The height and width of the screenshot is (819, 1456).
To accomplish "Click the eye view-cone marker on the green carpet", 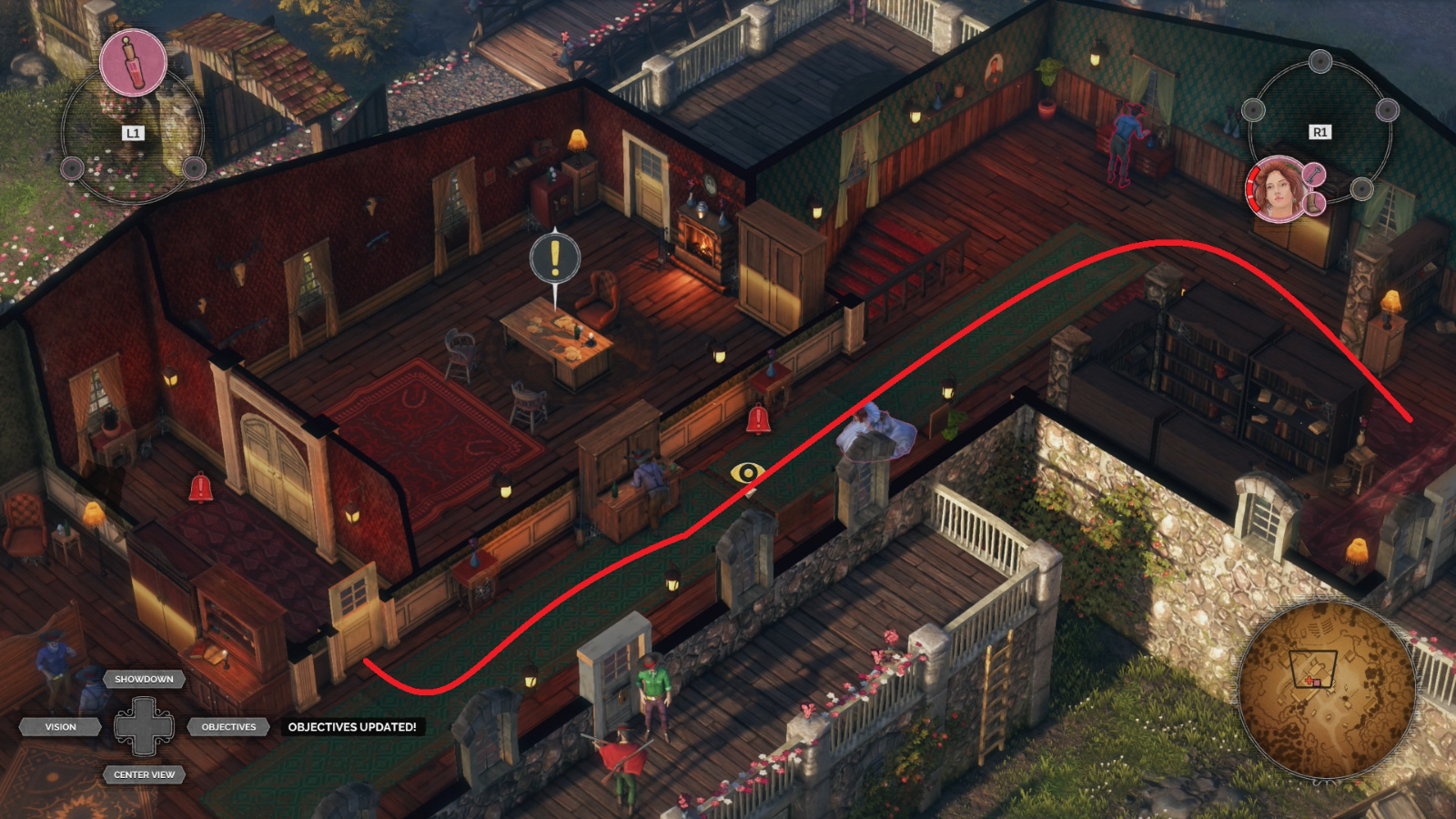I will 746,472.
